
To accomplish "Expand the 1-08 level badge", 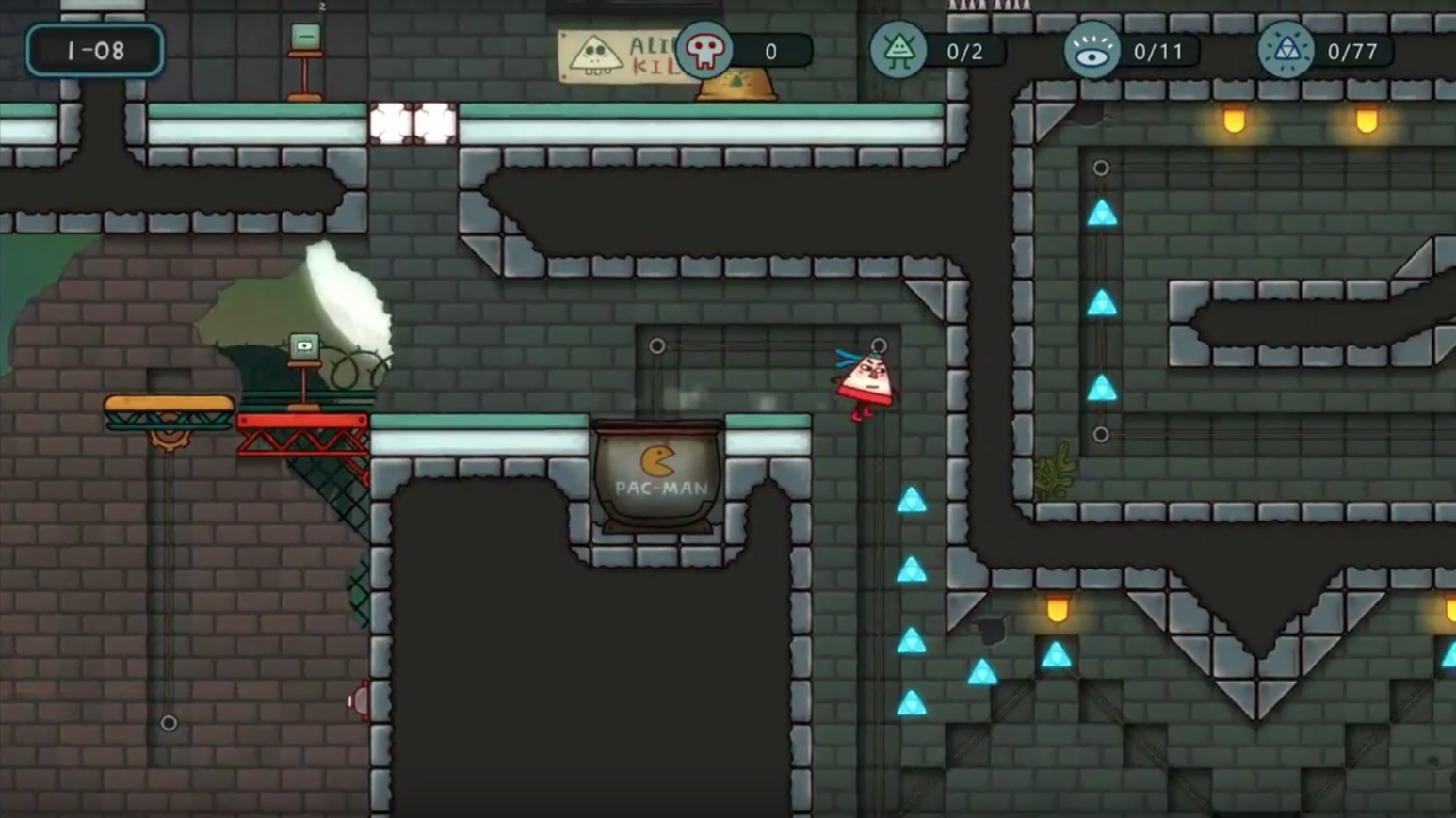I will (x=94, y=52).
